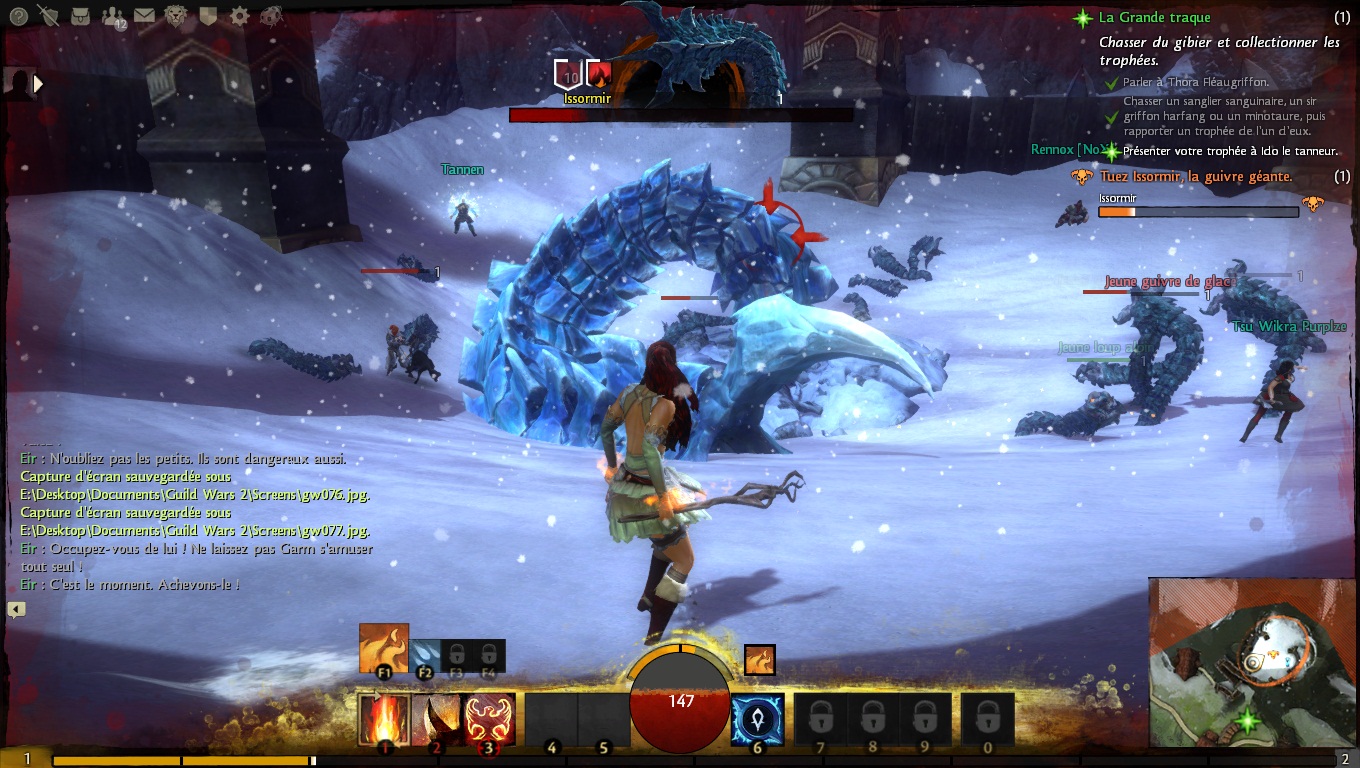
Task: Expand the party portrait arrow
Action: pos(38,84)
